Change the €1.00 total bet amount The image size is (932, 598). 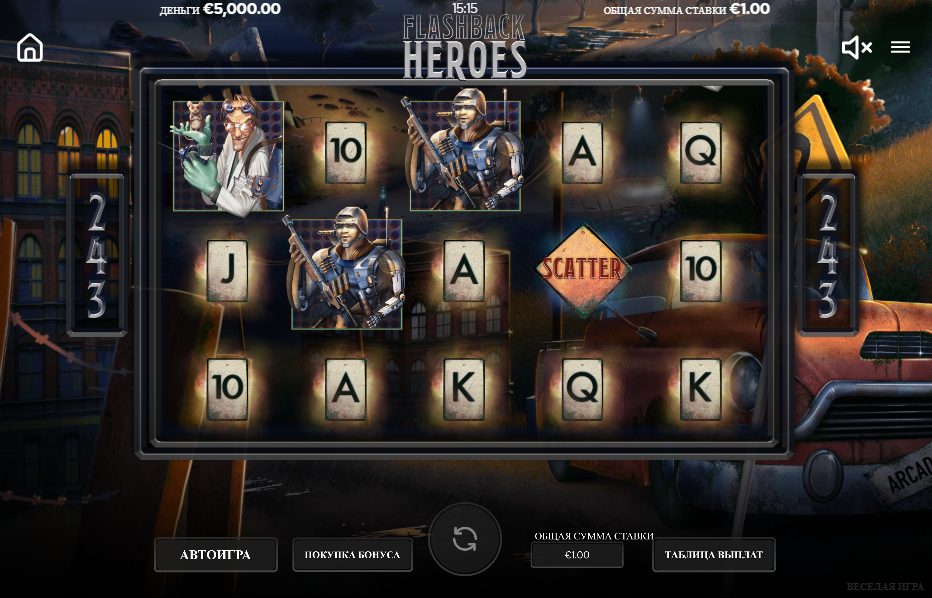tap(577, 554)
